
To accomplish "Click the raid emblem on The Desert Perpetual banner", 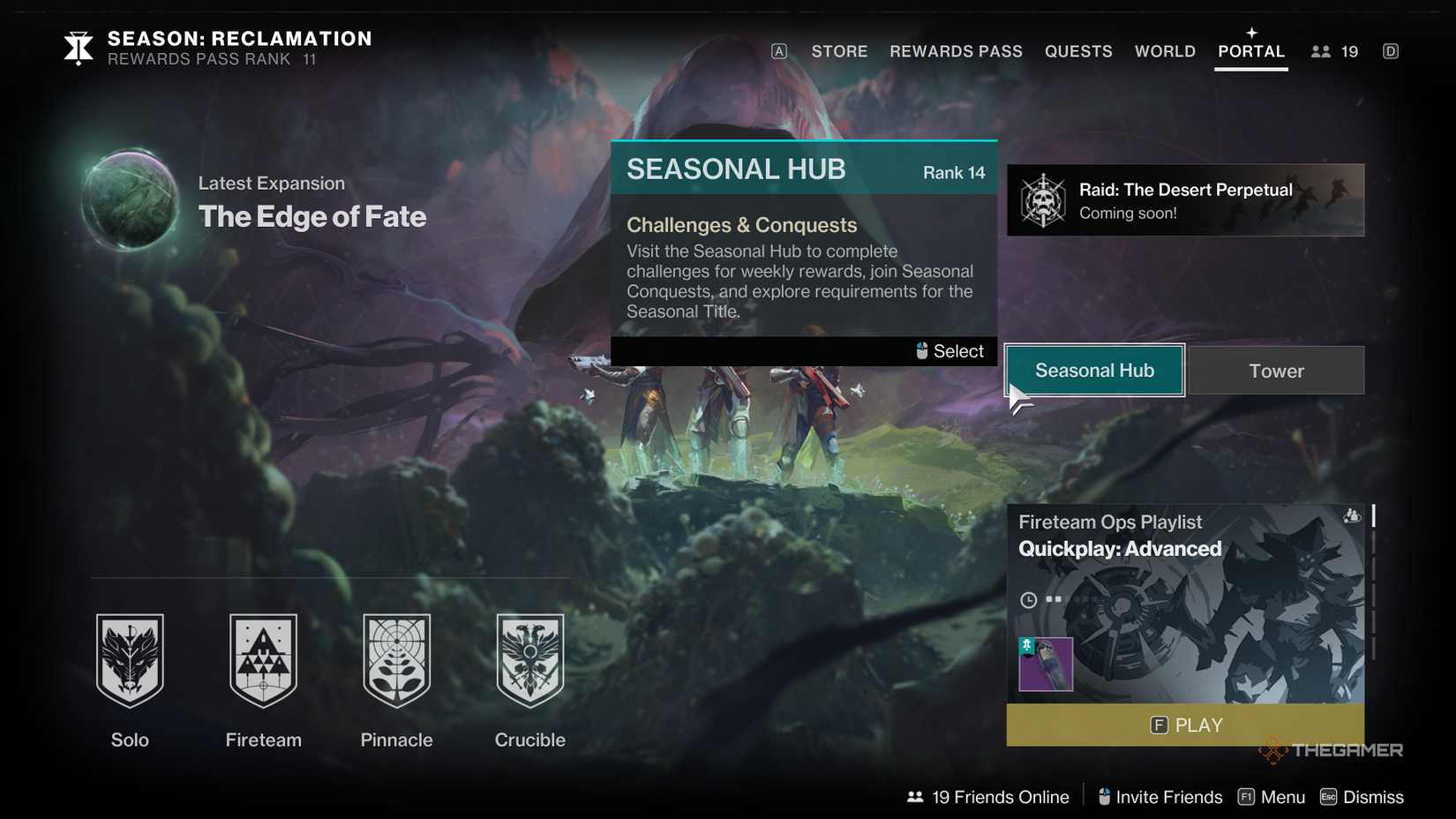I will pos(1045,200).
